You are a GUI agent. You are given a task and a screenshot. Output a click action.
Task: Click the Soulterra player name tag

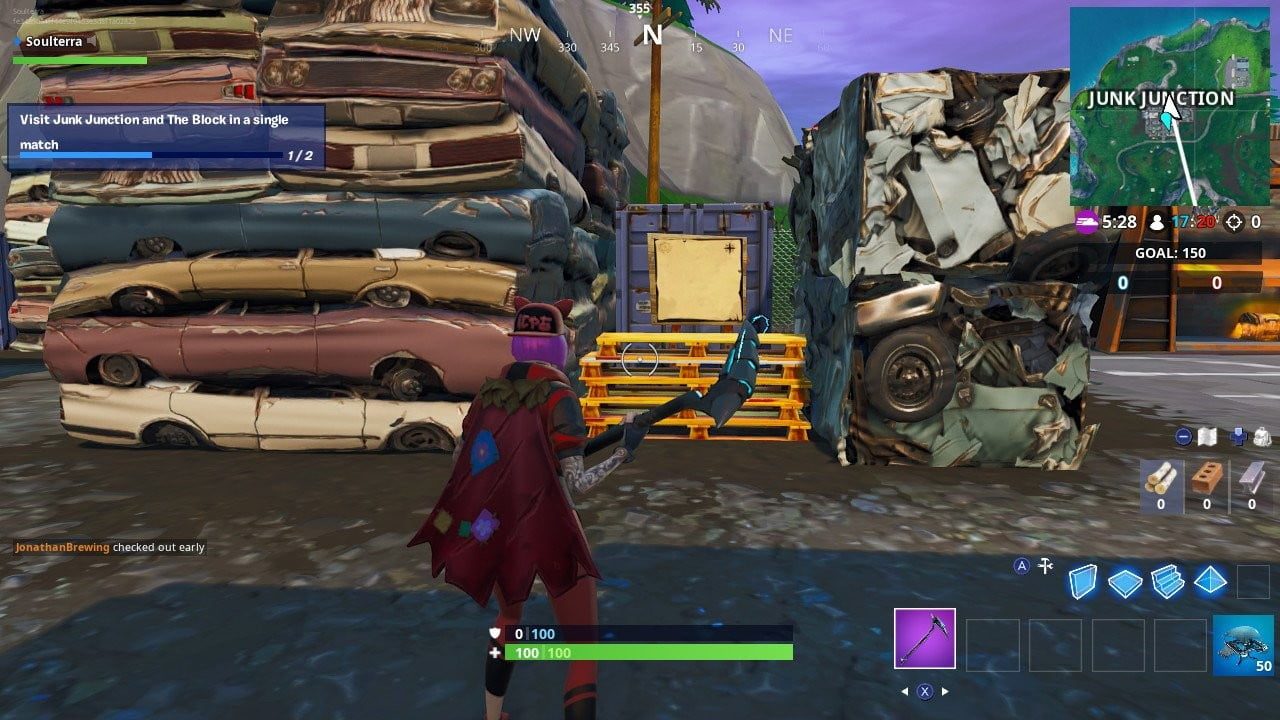(54, 42)
